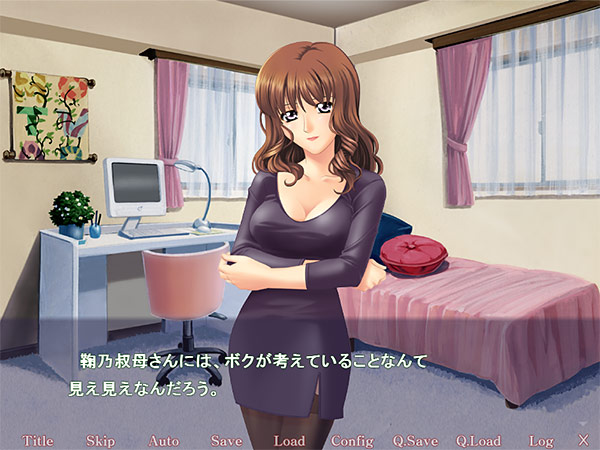Image resolution: width=600 pixels, height=450 pixels.
Task: Open the Load menu
Action: click(x=289, y=440)
